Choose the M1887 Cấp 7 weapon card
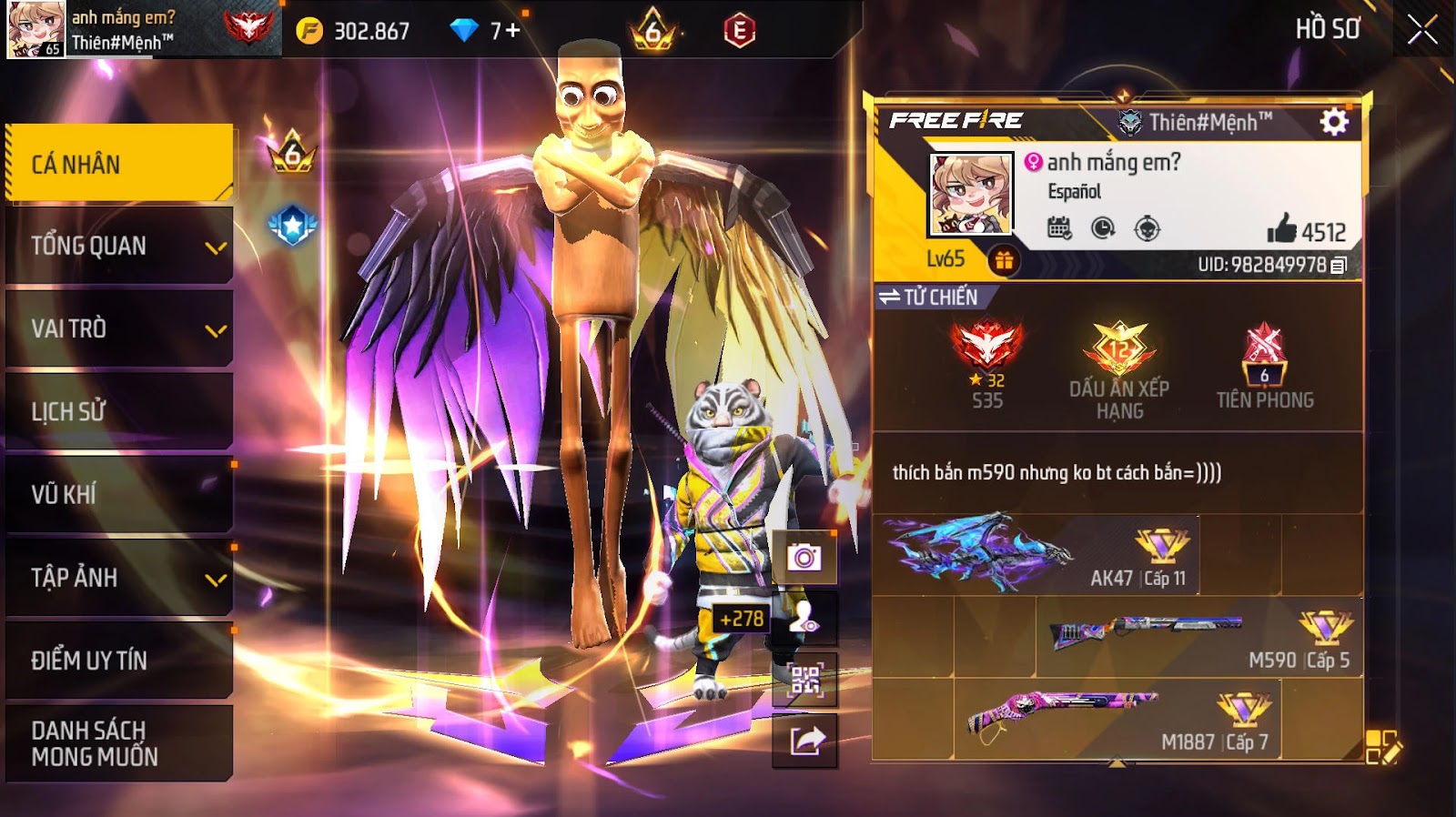This screenshot has width=1456, height=817. click(1117, 720)
